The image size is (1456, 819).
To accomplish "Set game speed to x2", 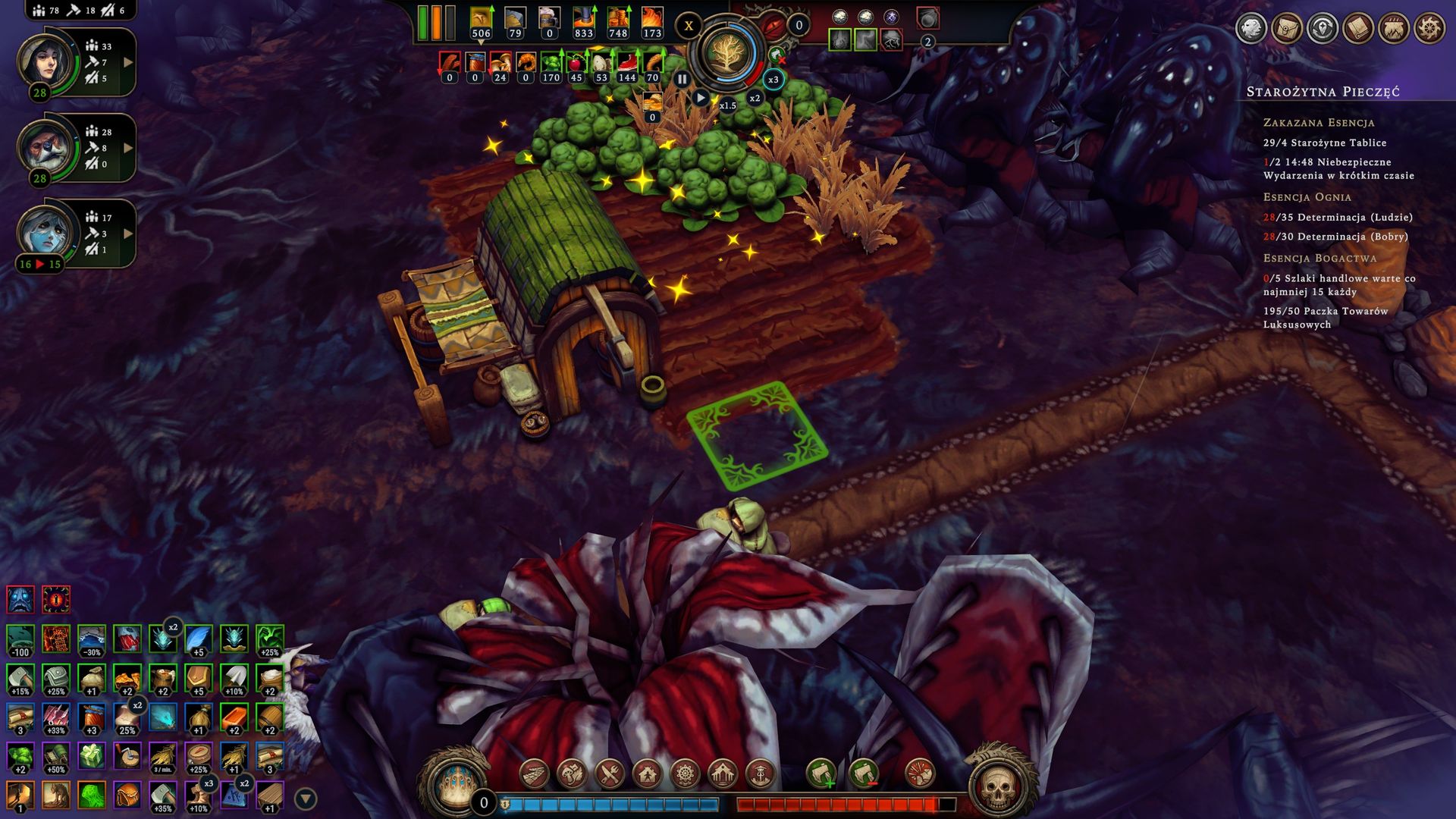I will [x=755, y=99].
